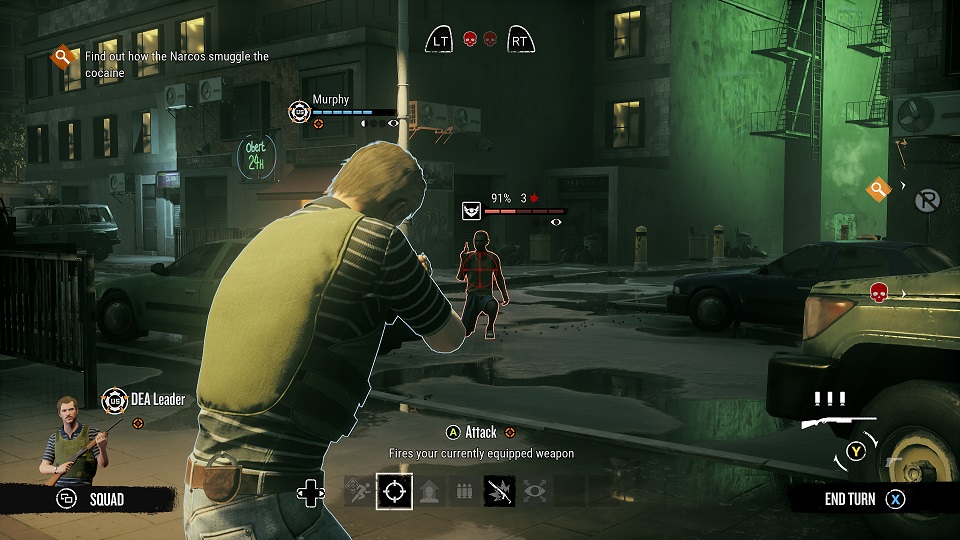Choose the running man move action

359,491
